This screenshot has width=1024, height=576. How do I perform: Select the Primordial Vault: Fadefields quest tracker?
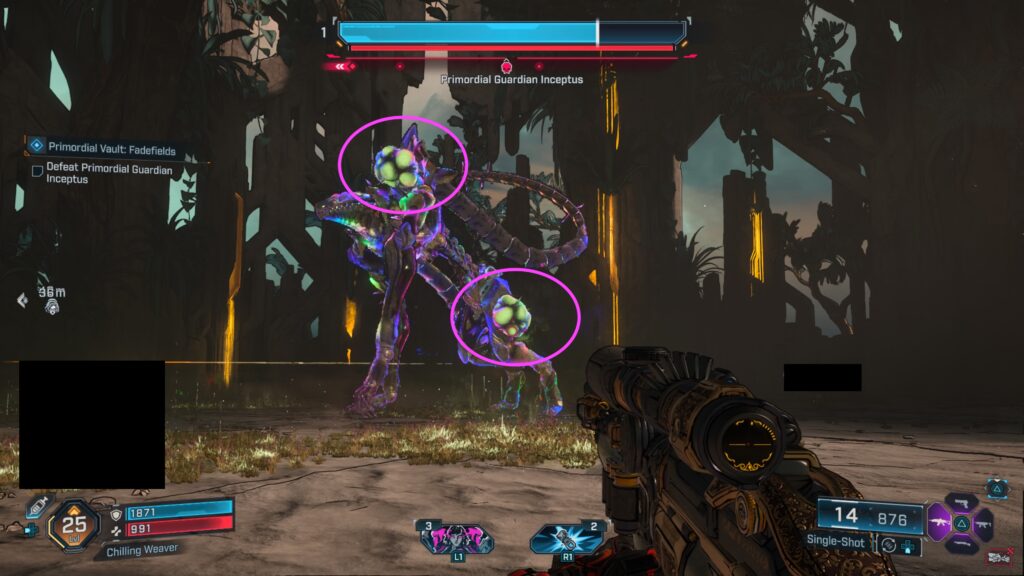click(111, 148)
